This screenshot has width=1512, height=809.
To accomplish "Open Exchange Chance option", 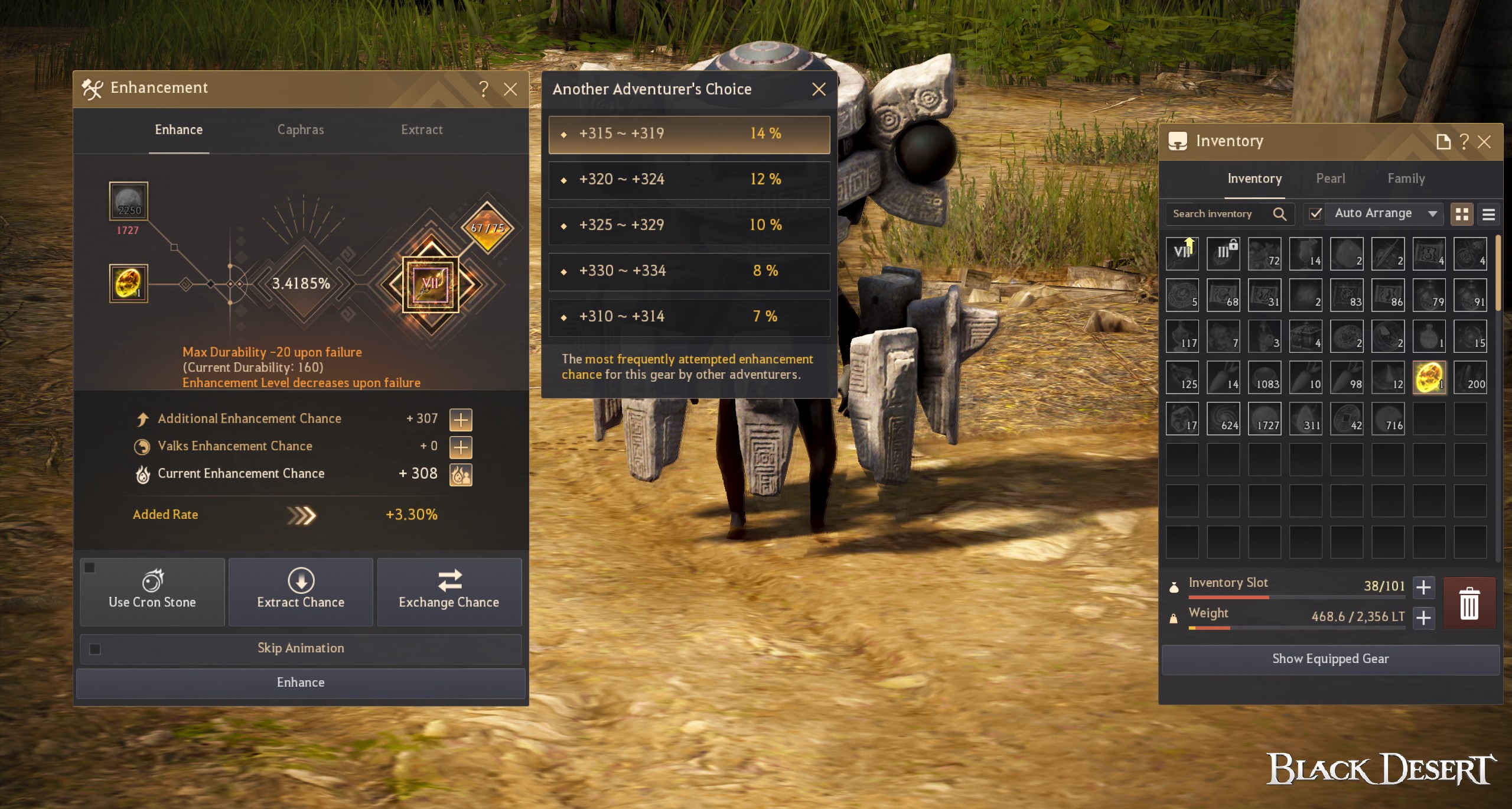I will coord(449,592).
